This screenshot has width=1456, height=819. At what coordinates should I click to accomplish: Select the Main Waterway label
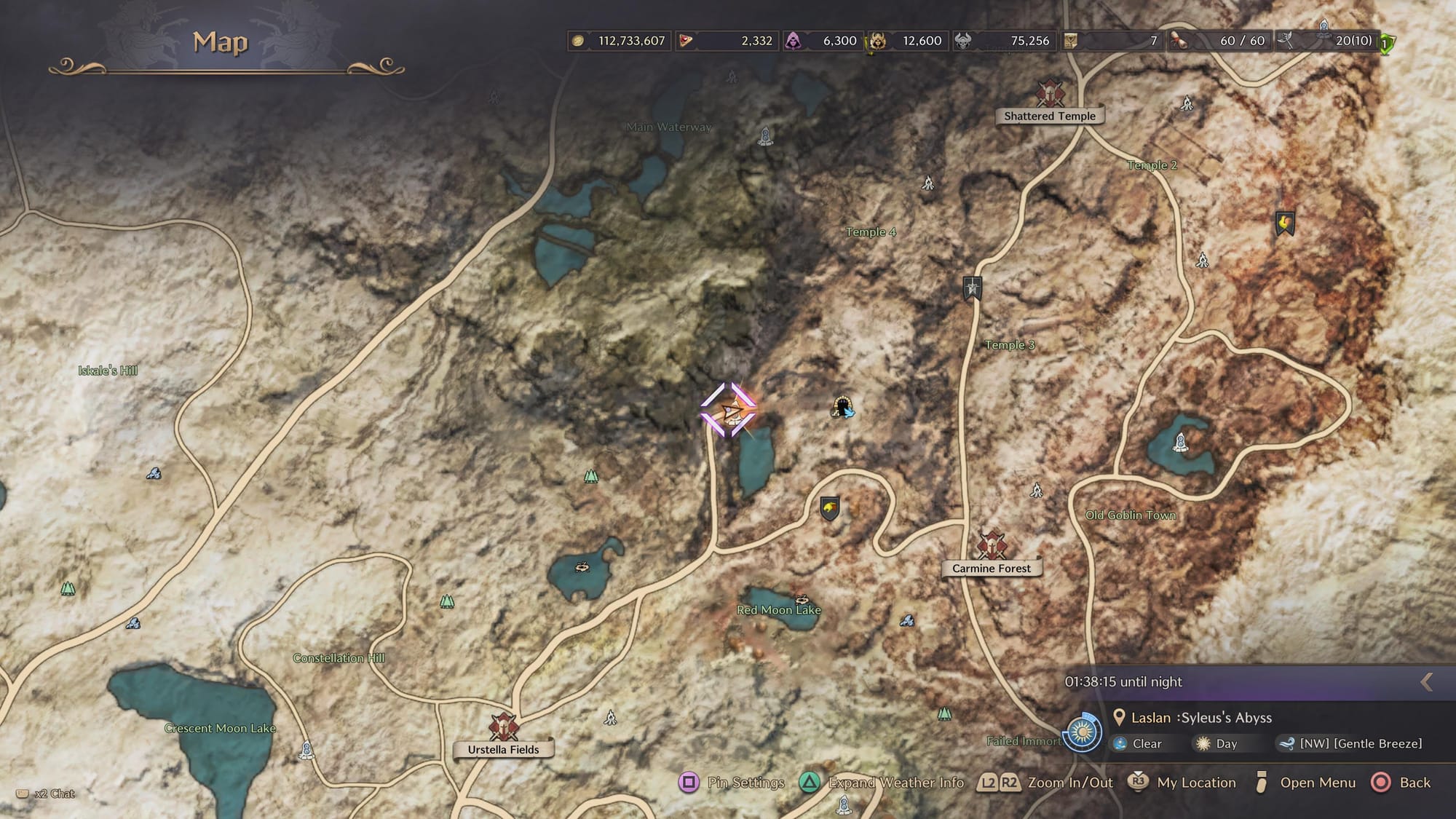pos(669,127)
